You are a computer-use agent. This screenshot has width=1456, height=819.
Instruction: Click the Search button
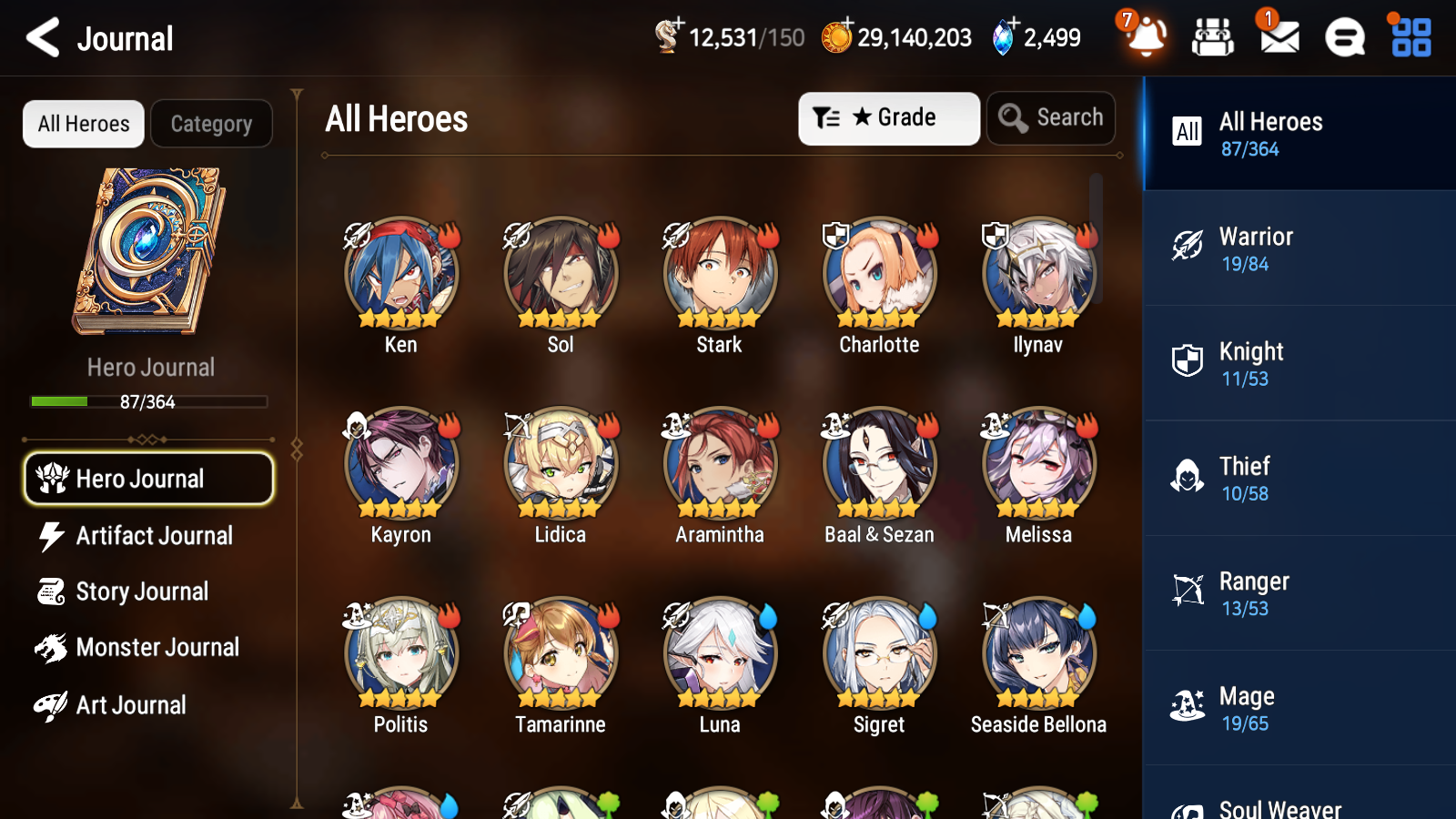[1051, 117]
